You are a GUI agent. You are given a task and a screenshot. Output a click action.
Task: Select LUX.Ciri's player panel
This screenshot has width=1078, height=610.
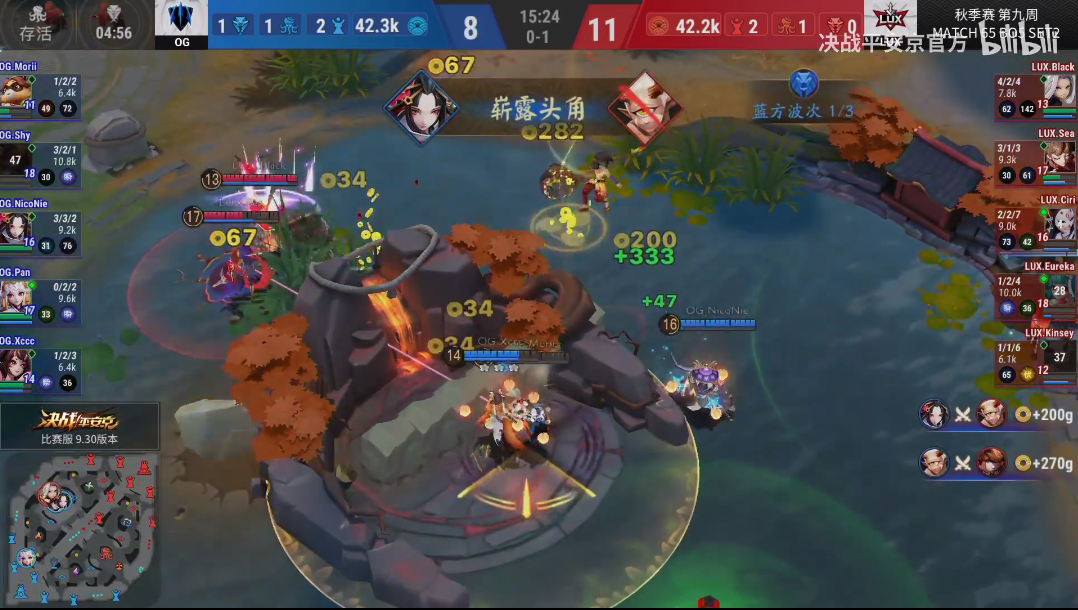[x=1035, y=225]
